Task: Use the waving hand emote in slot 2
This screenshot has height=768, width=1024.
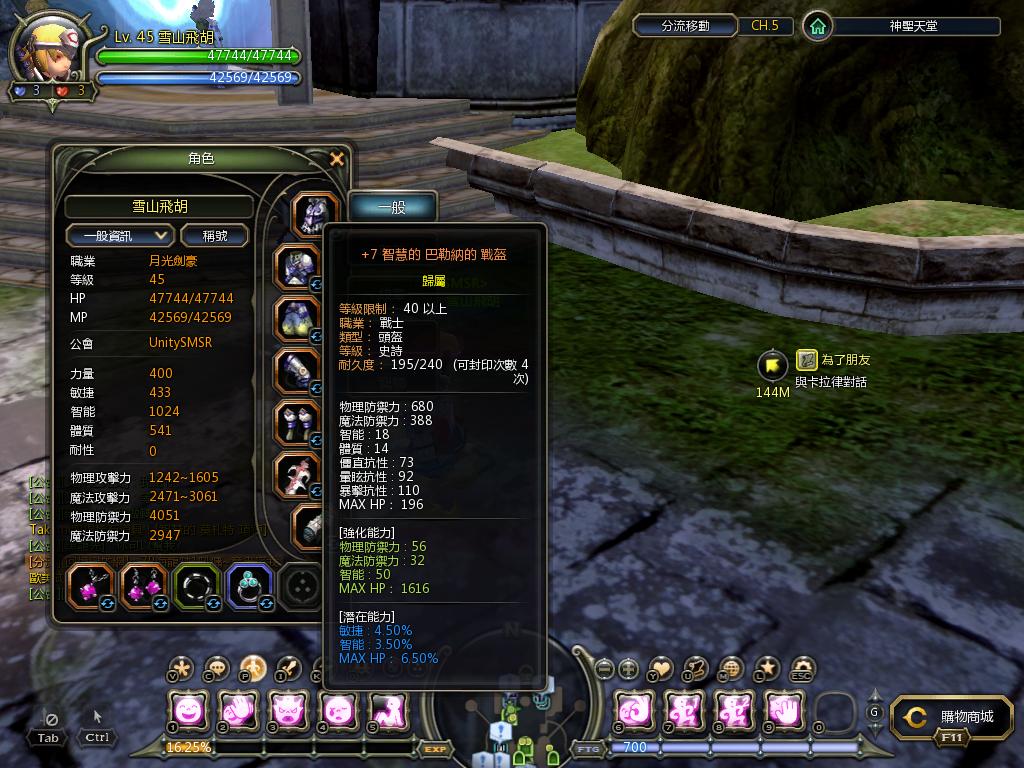Action: coord(239,711)
